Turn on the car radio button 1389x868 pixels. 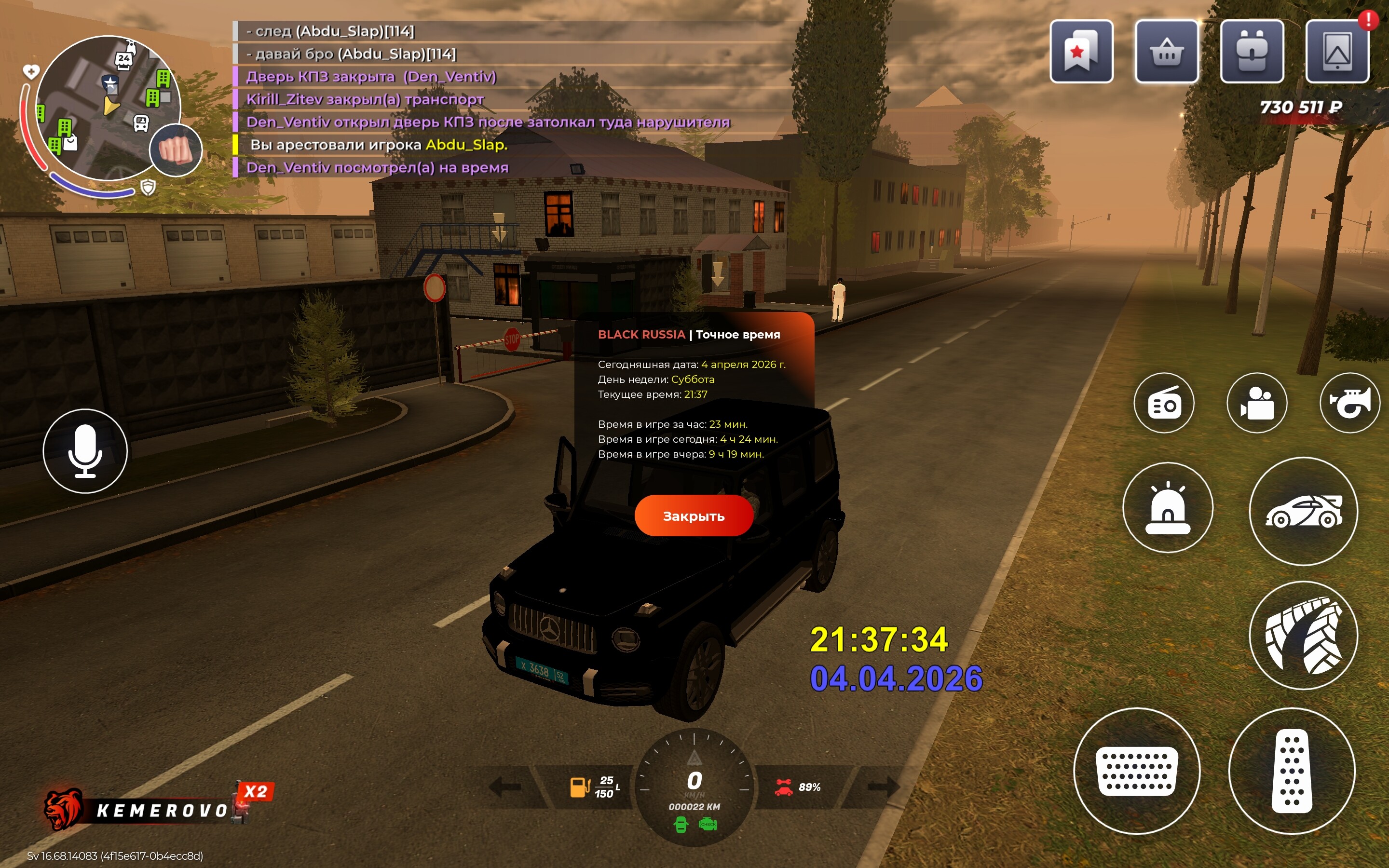1163,403
